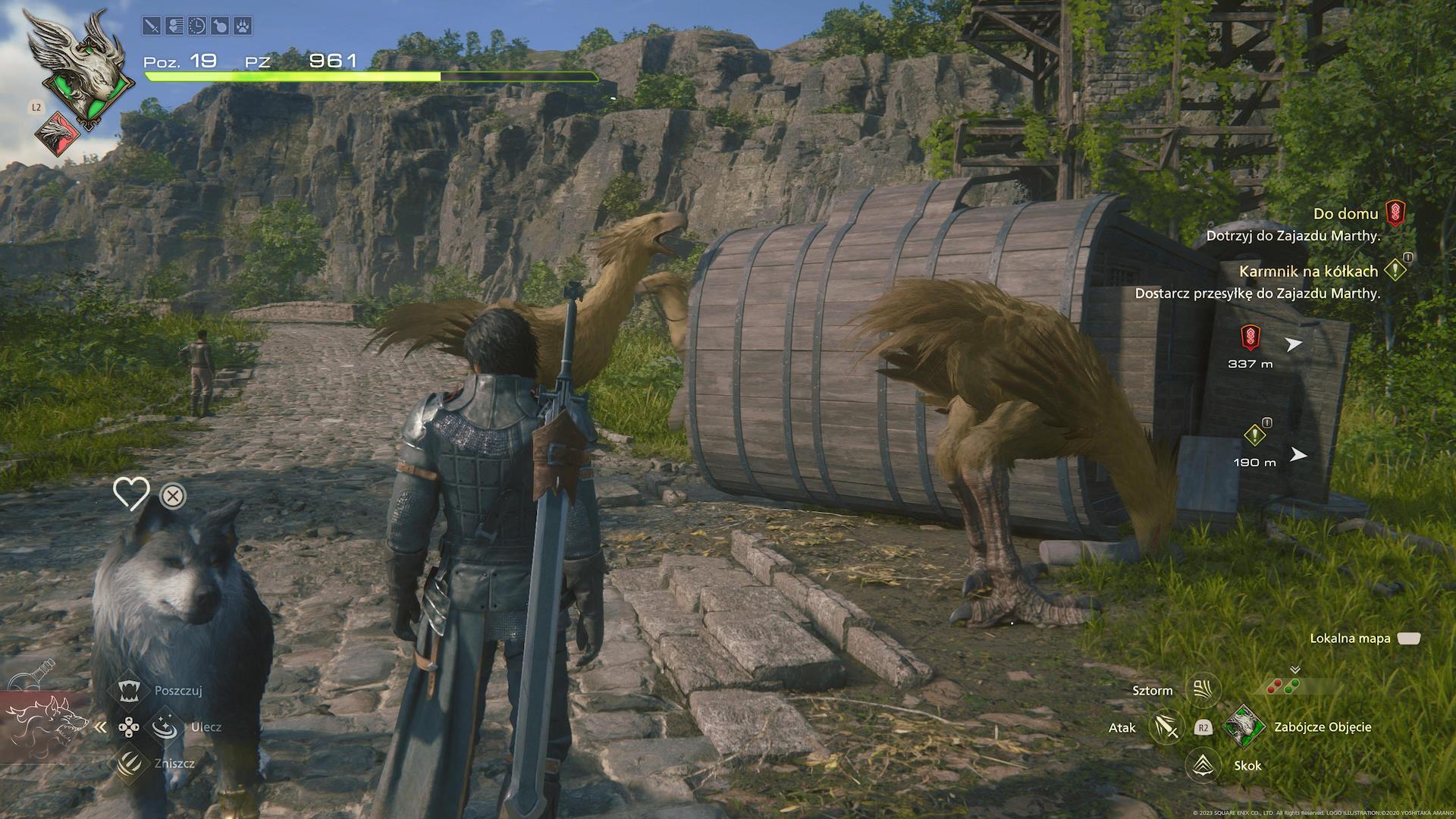1456x819 pixels.
Task: Pet Torgal using the heart icon
Action: (130, 494)
